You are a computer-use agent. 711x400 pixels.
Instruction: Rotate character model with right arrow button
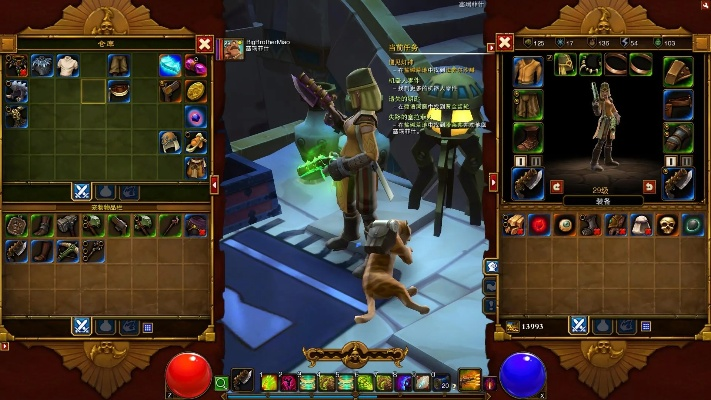coord(649,186)
